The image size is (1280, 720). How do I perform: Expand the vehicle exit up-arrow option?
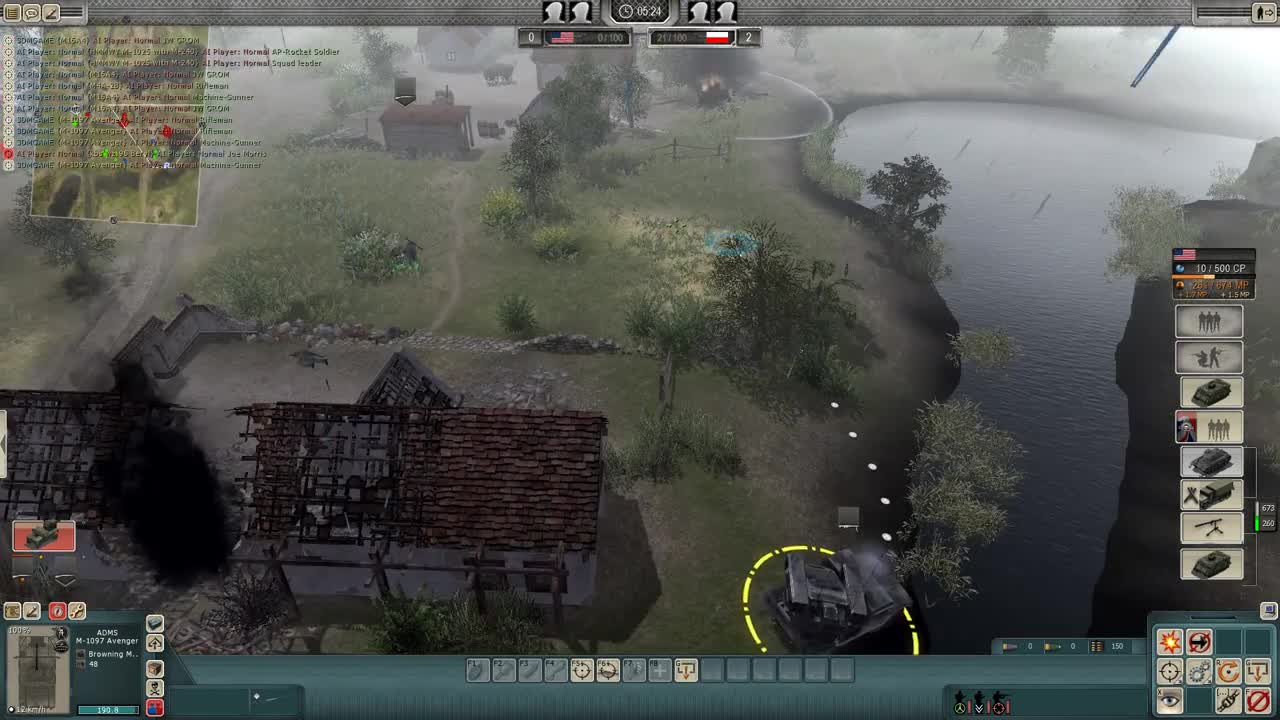[x=155, y=643]
